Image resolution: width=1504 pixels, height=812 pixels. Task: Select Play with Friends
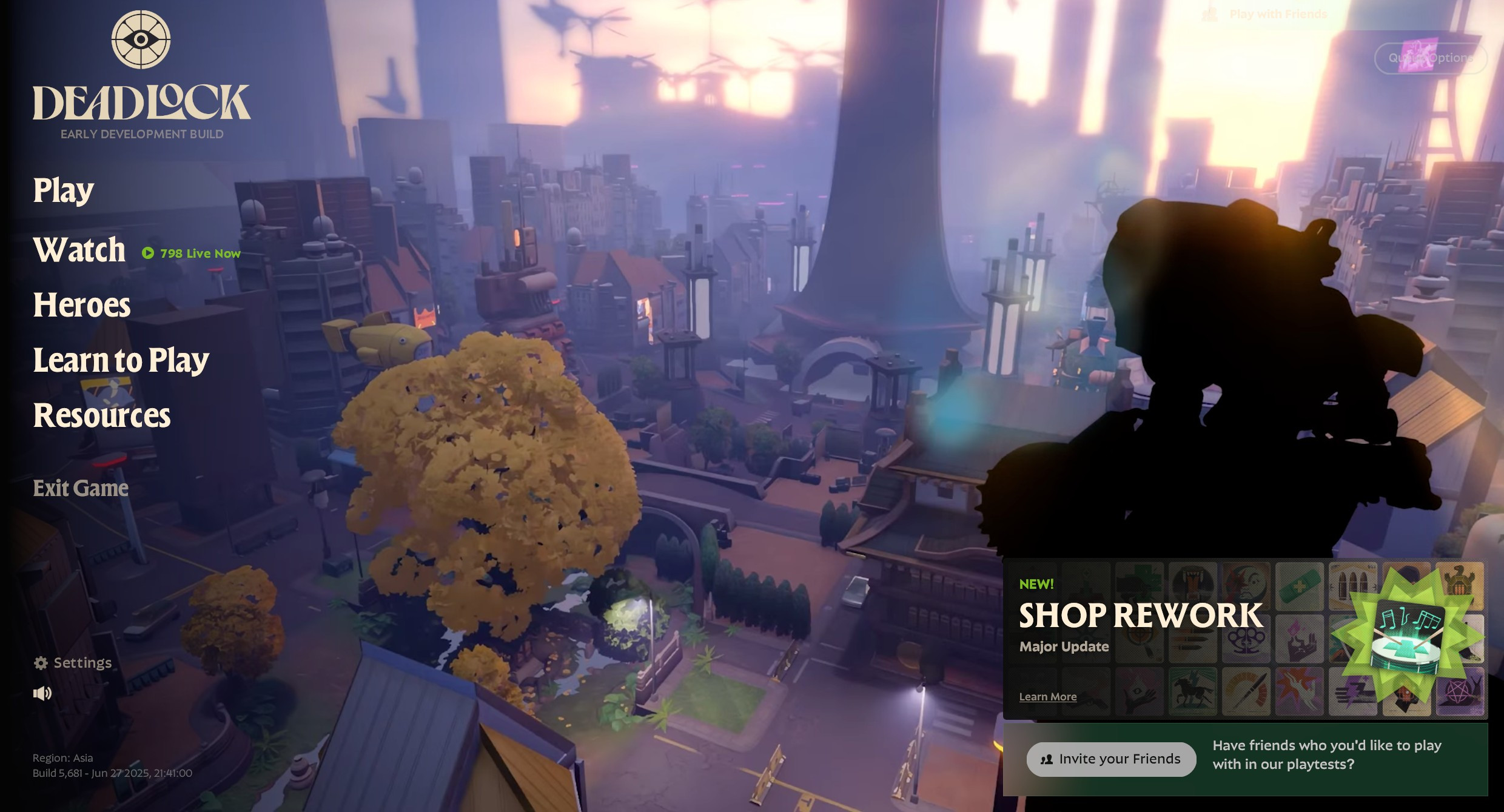tap(1278, 14)
